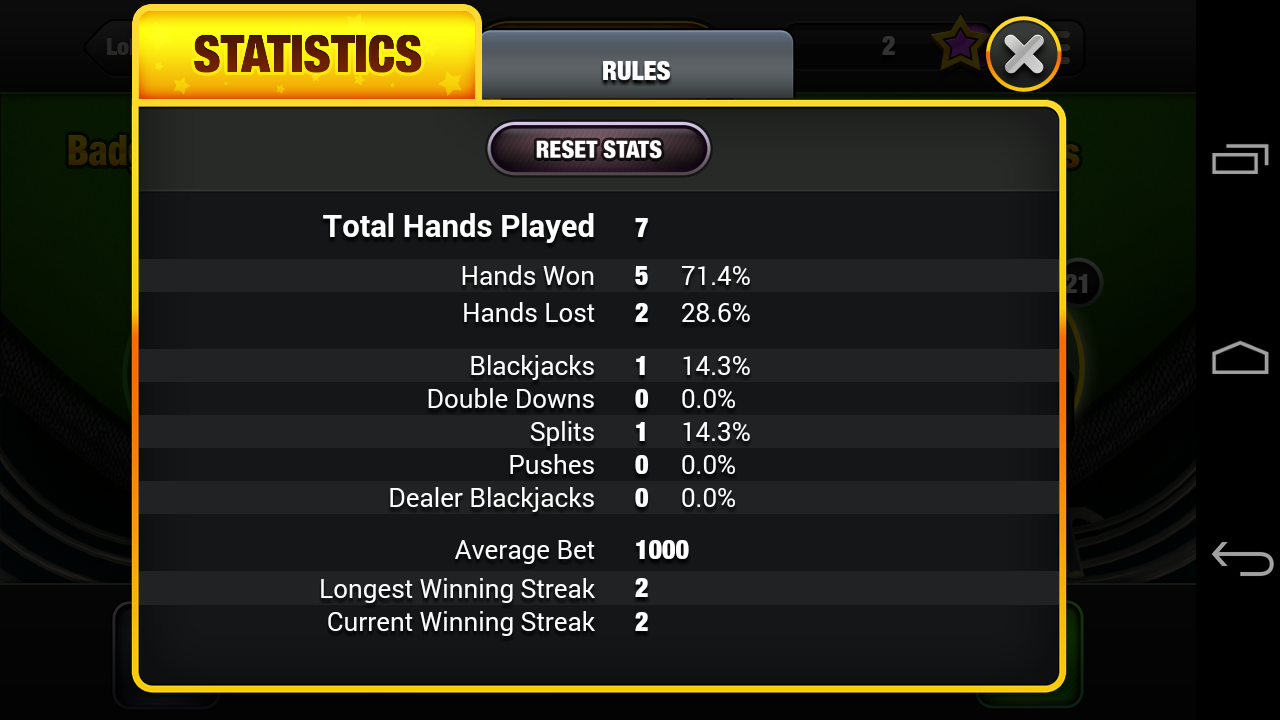
Task: Close the statistics panel
Action: point(1024,54)
